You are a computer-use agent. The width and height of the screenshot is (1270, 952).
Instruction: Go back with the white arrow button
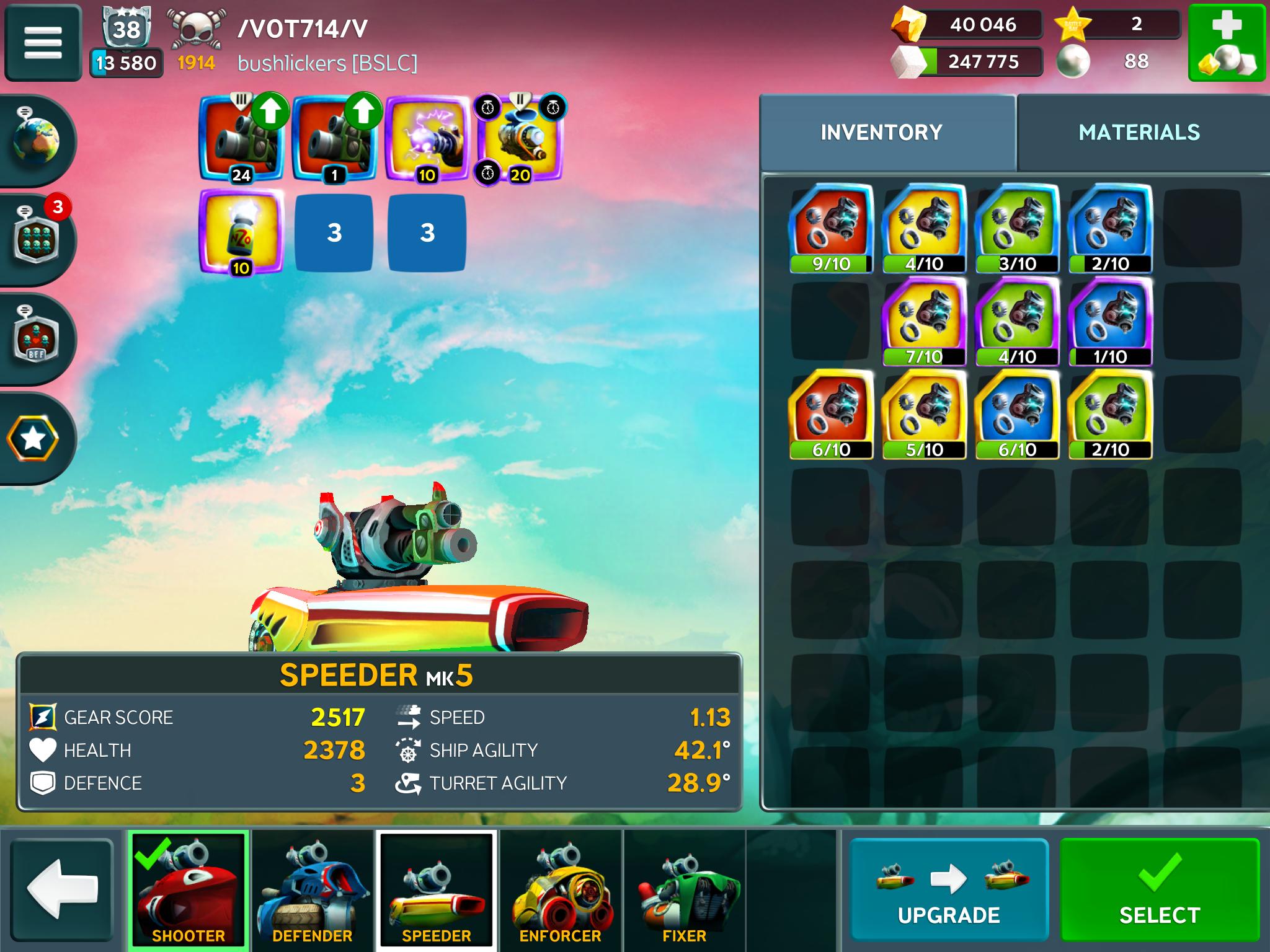61,889
